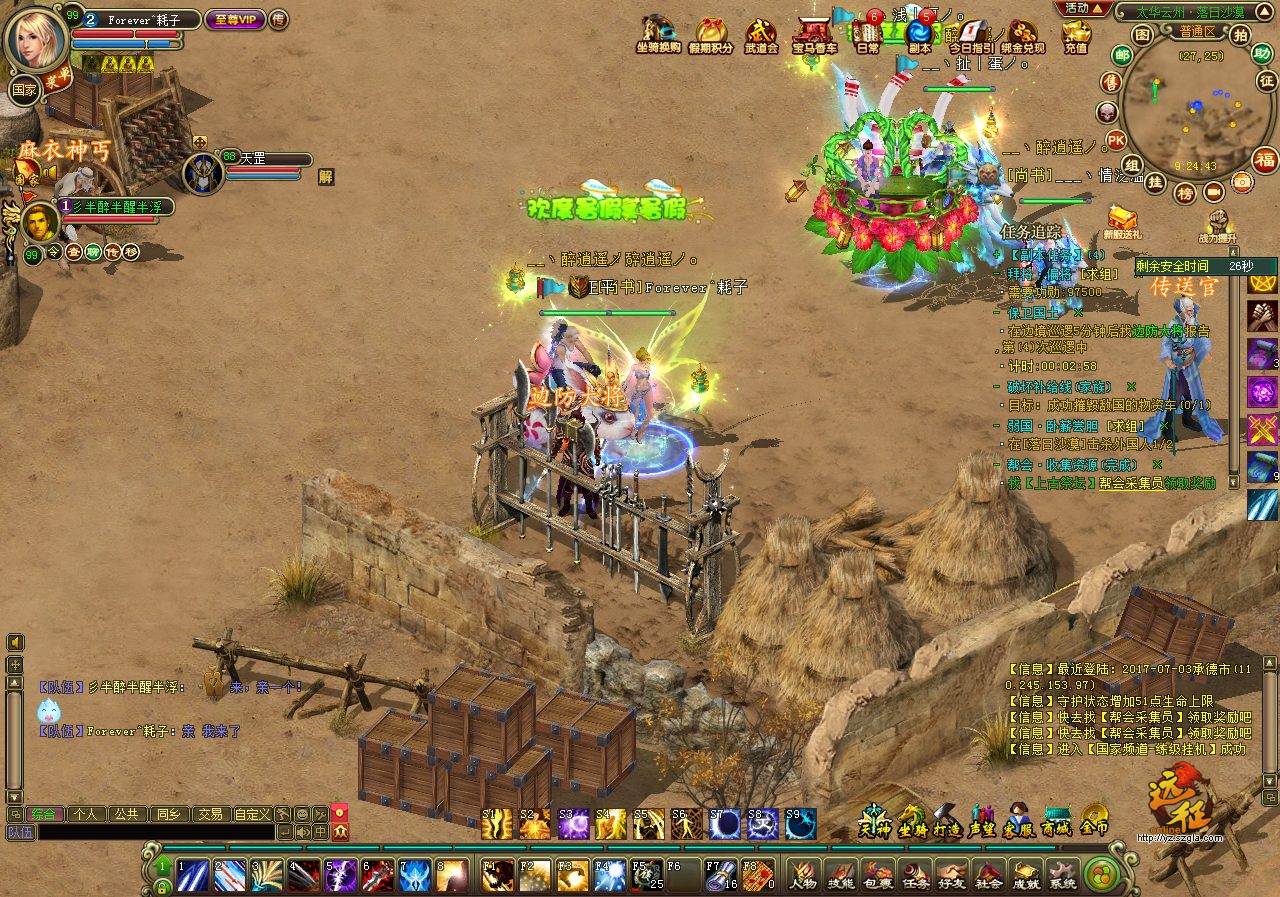
Task: Click the chat message input field
Action: click(x=155, y=832)
